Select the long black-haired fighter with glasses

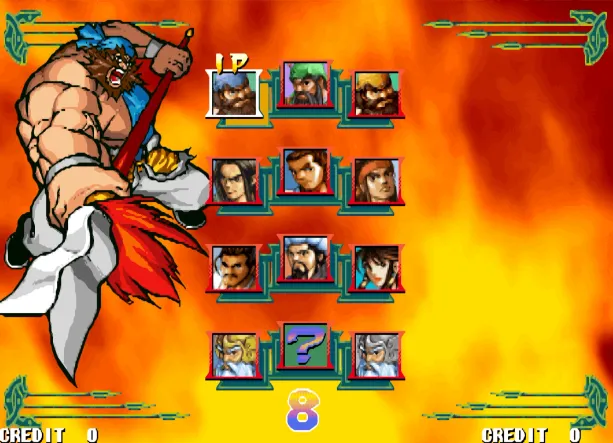click(x=234, y=181)
